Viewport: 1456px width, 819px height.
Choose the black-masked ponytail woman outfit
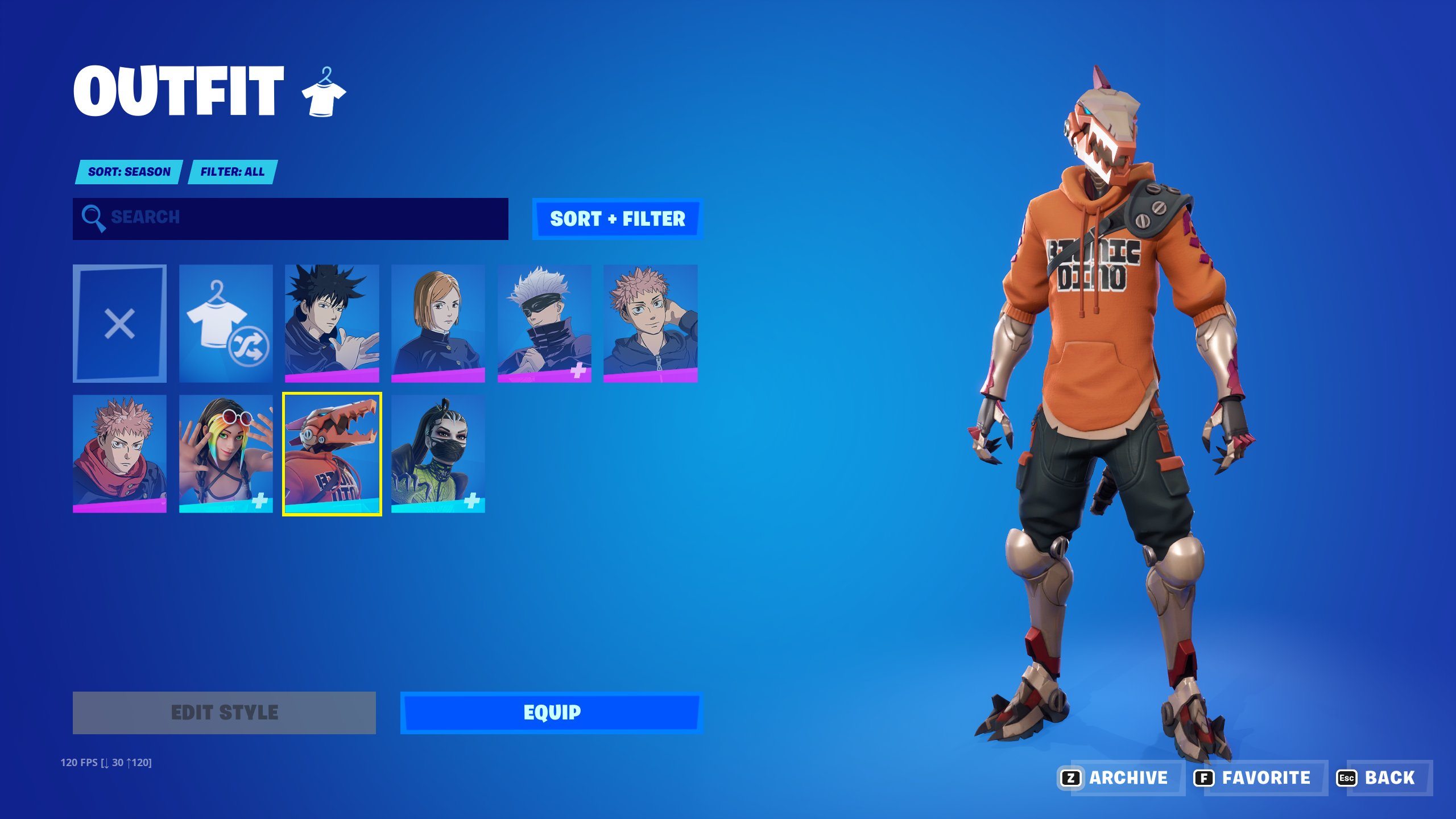coord(438,453)
